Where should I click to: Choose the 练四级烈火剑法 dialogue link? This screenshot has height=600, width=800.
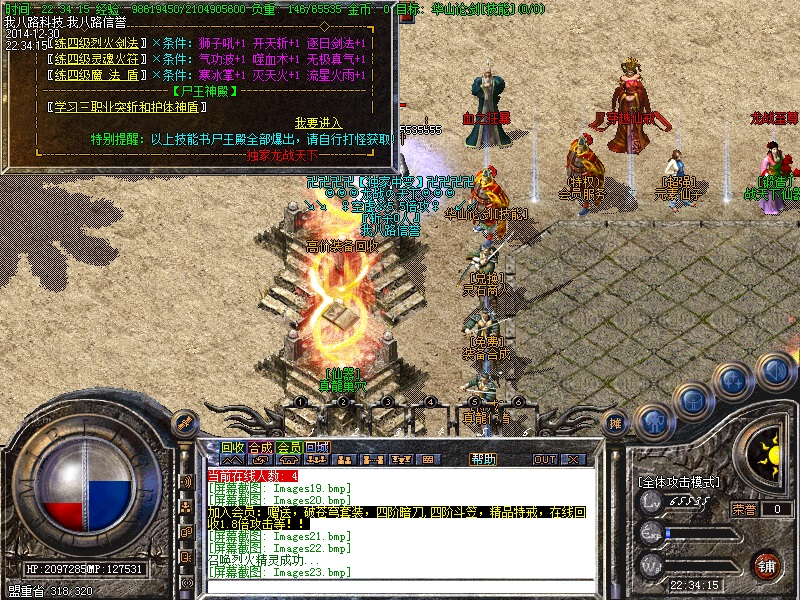(x=97, y=44)
